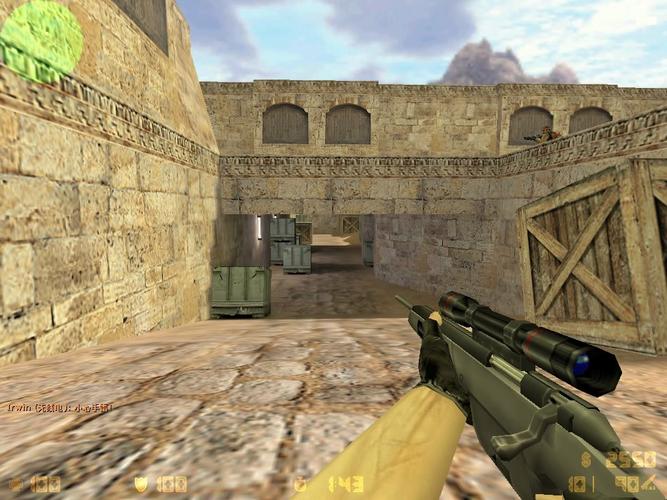This screenshot has width=667, height=500.
Task: Click the green circular radar minimap
Action: tap(41, 40)
